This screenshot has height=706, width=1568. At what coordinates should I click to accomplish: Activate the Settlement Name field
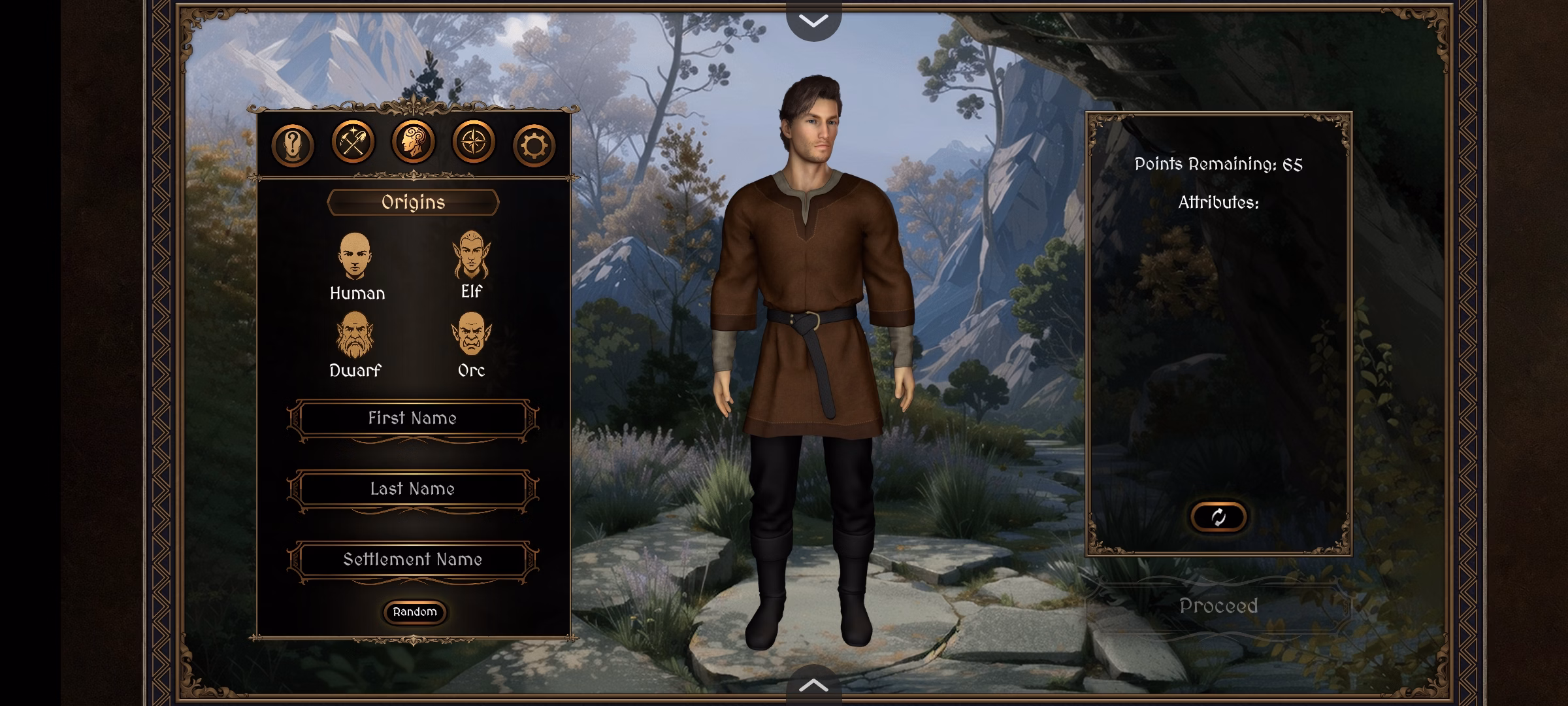[412, 560]
